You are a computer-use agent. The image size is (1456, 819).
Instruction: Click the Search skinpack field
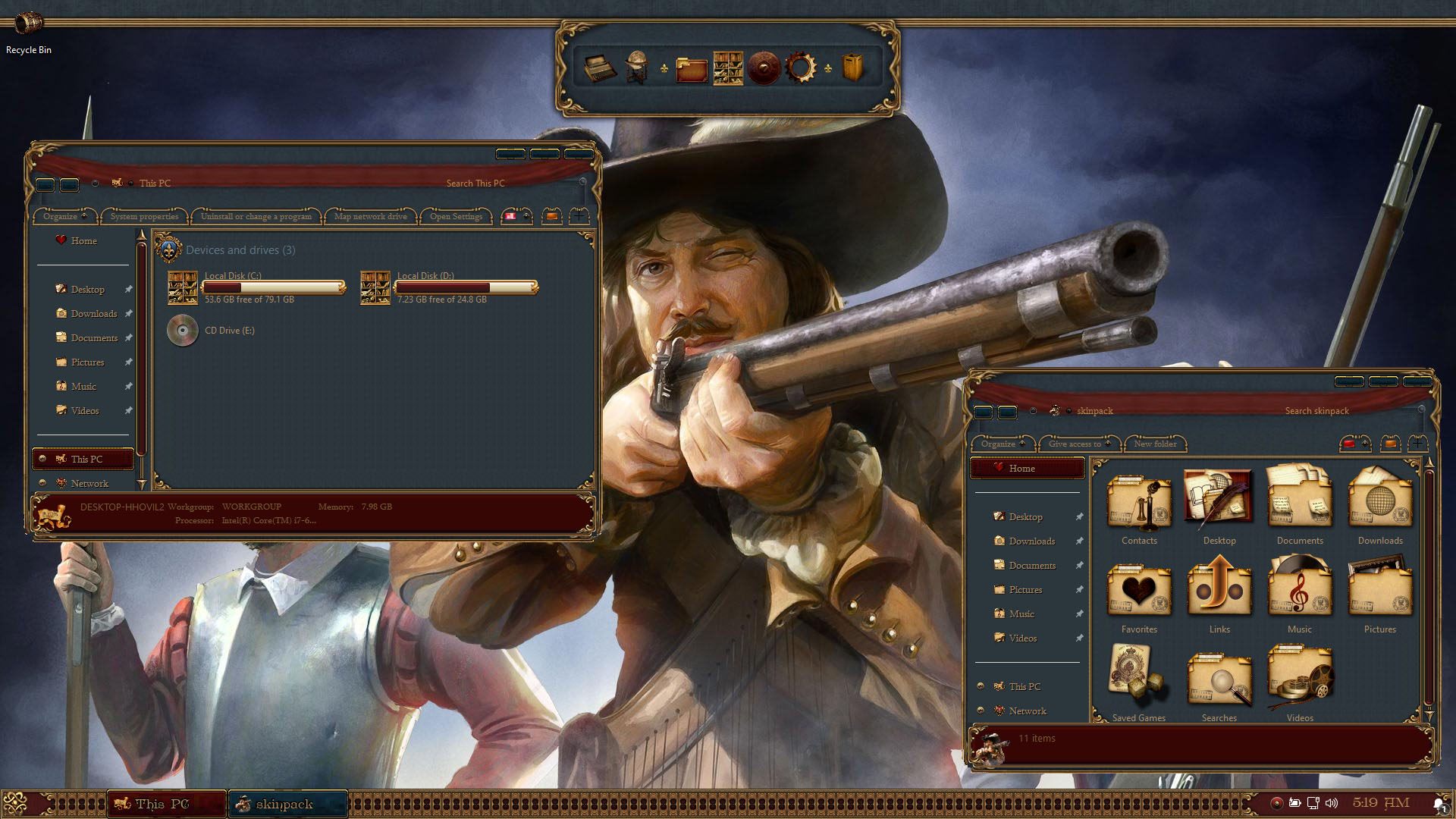[1316, 411]
